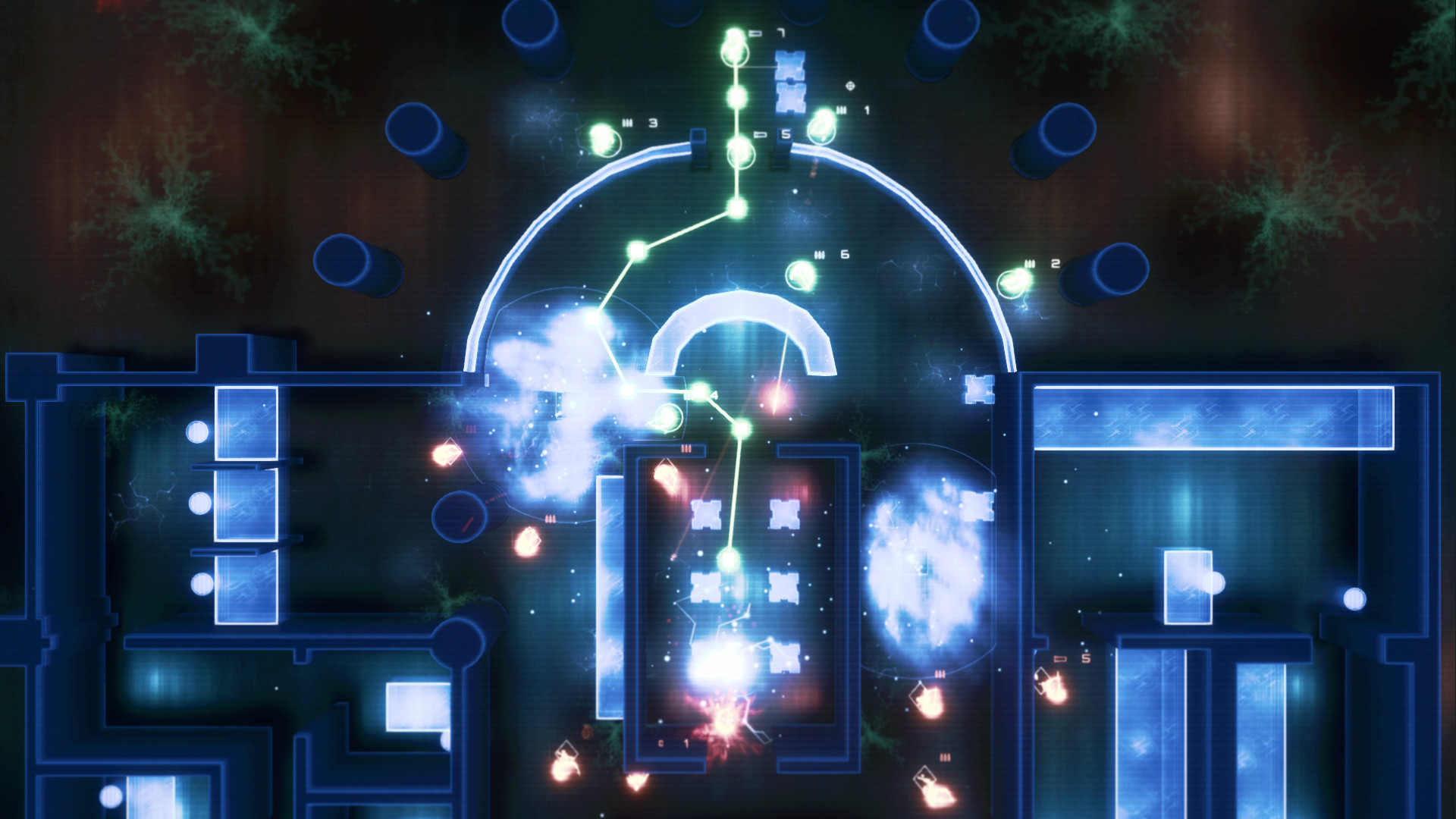
Task: Select green unit 6 inside the dome
Action: click(x=801, y=278)
